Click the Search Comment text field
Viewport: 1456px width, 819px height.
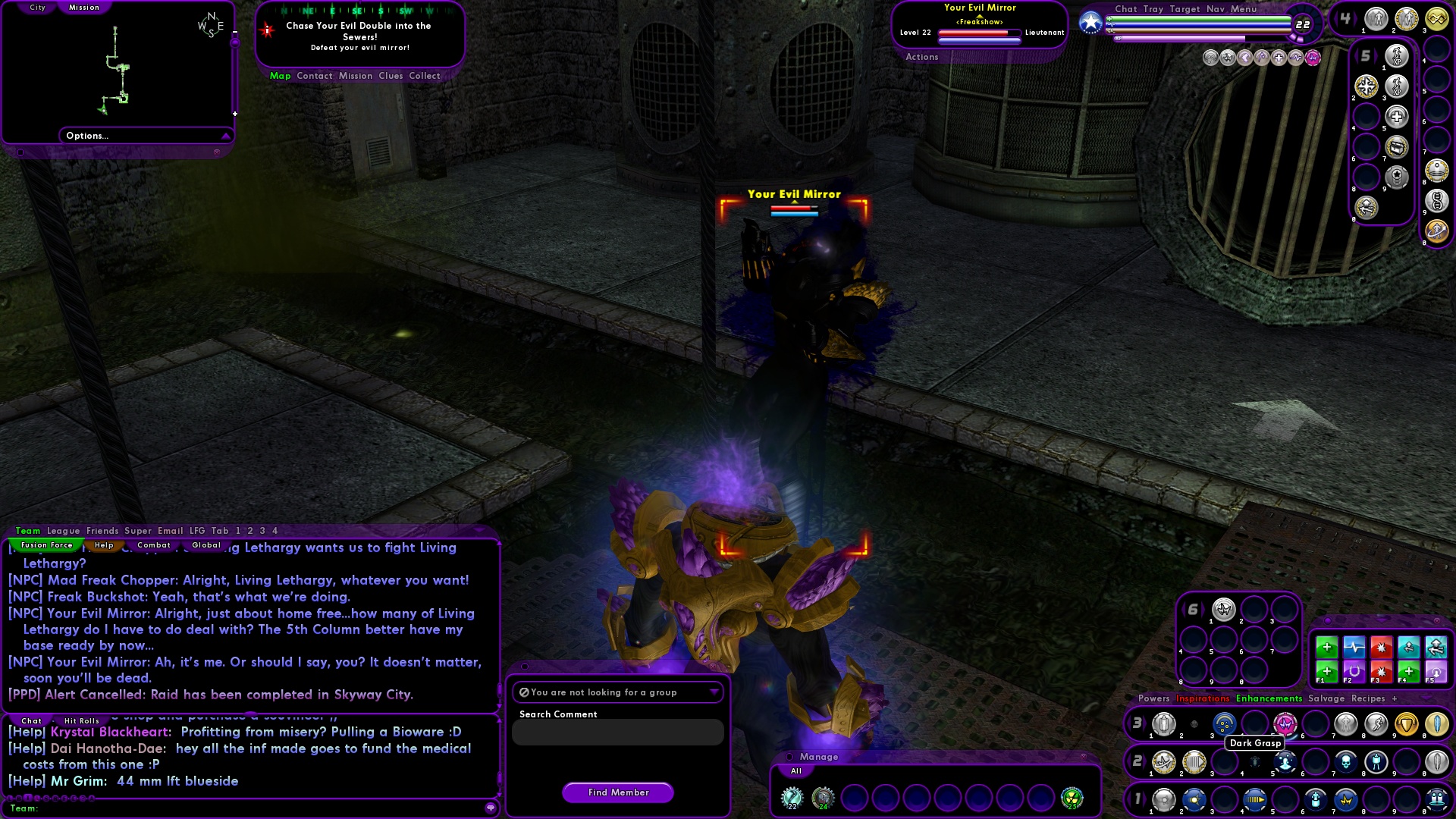tap(617, 732)
